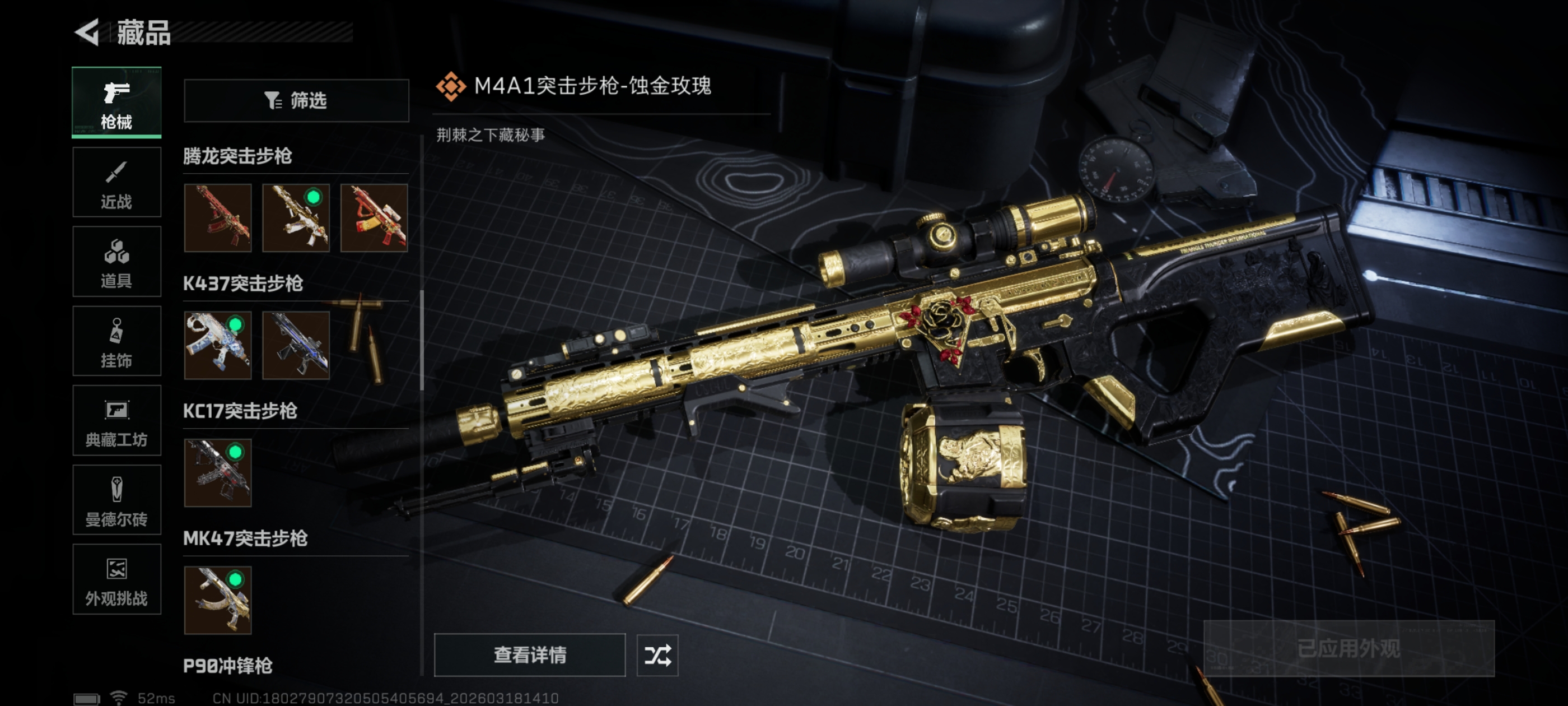
Task: Open the 筛选 filter button
Action: (x=296, y=100)
